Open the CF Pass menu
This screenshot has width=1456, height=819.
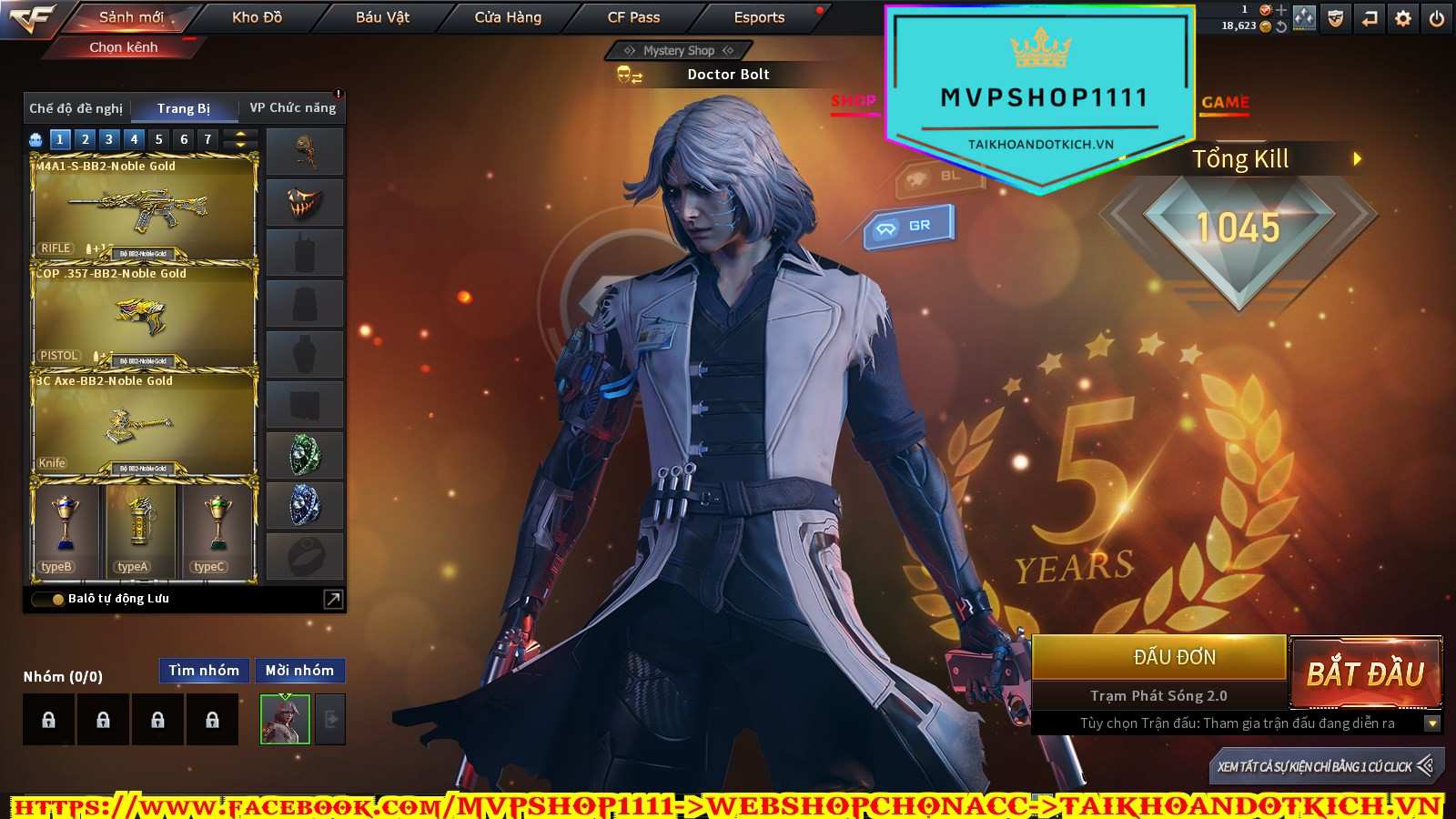point(633,17)
